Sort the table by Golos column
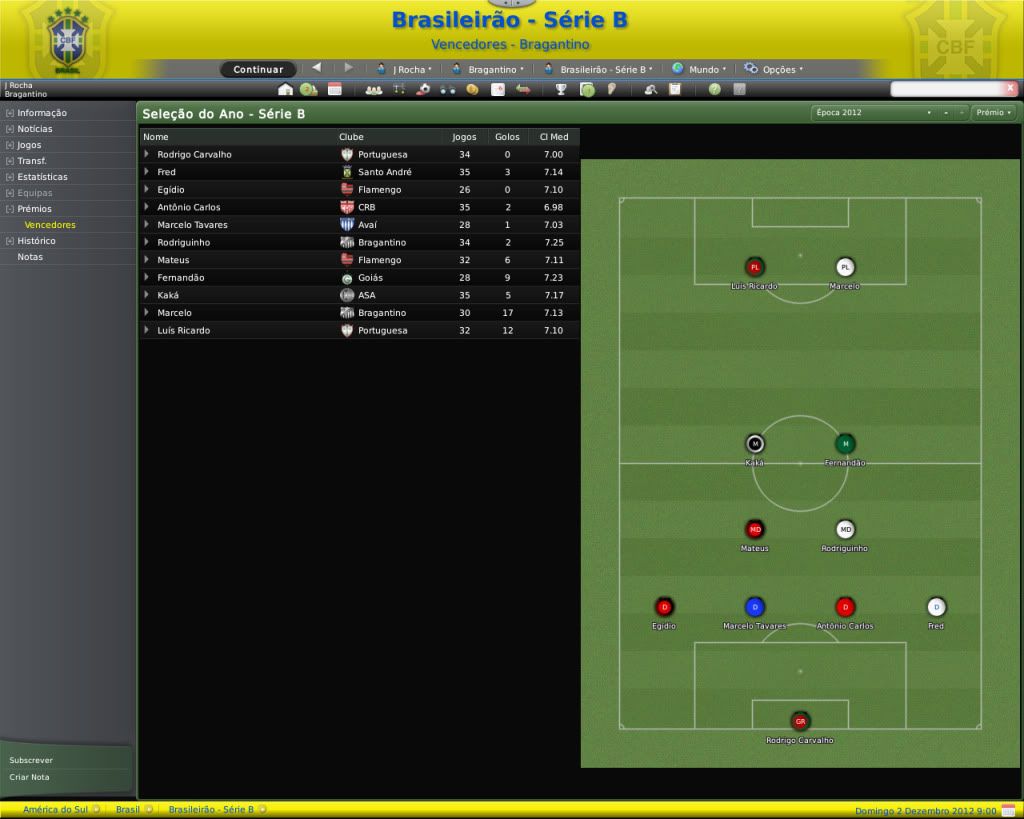1024x819 pixels. (x=507, y=137)
